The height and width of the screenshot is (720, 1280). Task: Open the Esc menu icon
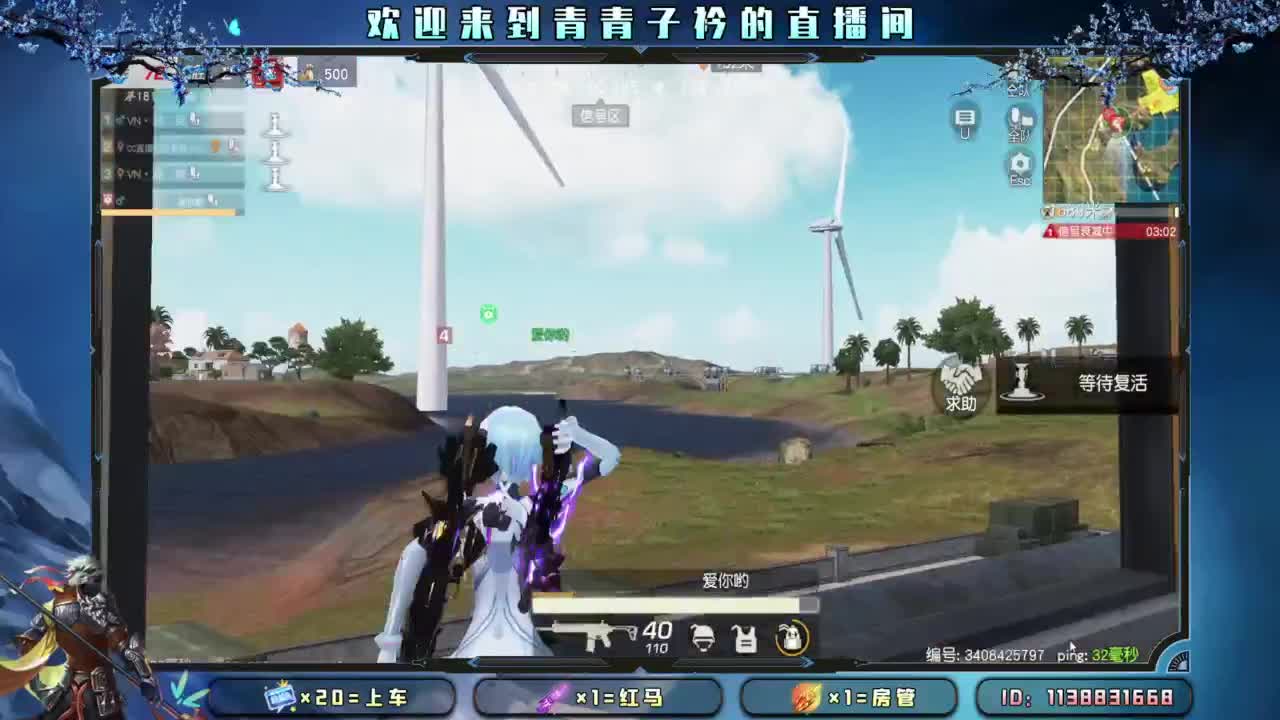tap(1018, 163)
